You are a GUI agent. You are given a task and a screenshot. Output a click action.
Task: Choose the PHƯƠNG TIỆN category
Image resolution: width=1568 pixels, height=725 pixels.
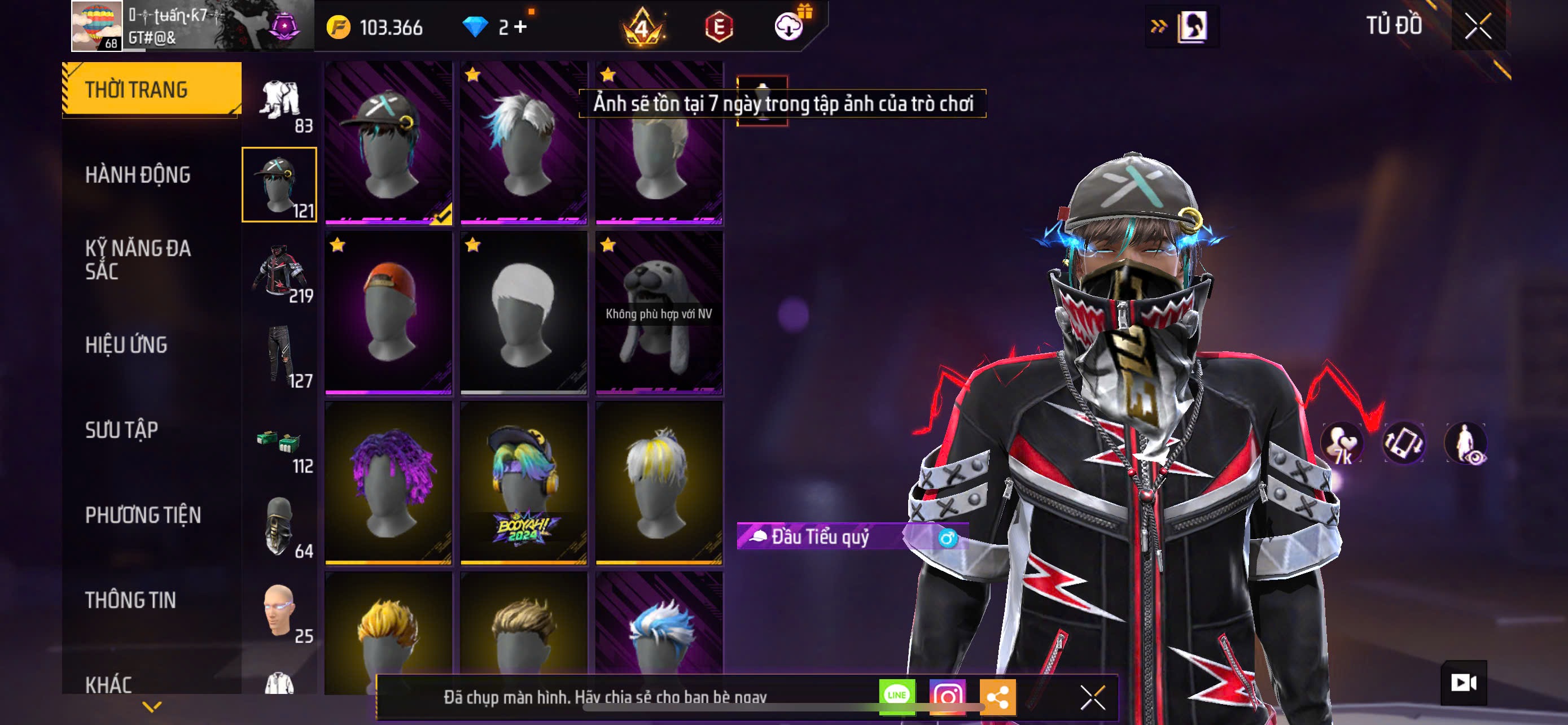(143, 515)
